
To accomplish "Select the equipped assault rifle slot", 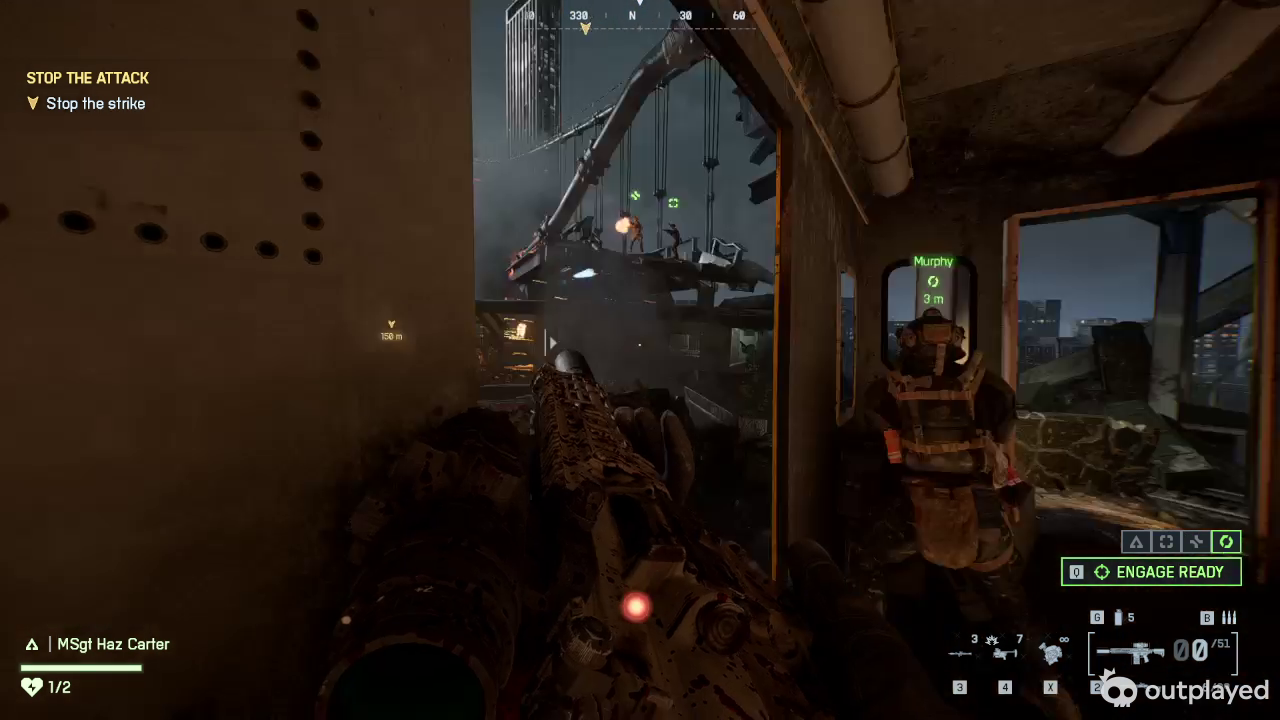I will pyautogui.click(x=1130, y=652).
